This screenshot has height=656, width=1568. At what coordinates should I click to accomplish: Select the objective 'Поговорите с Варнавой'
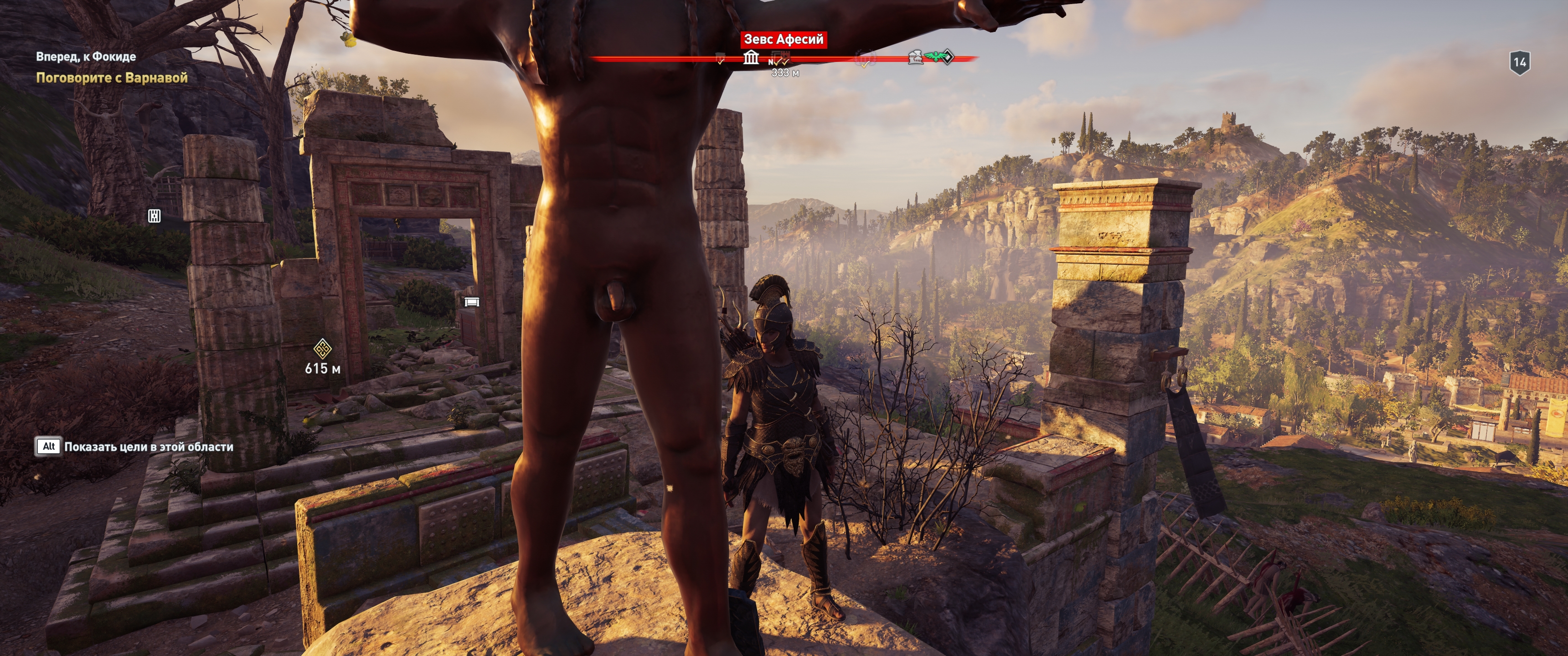(111, 78)
